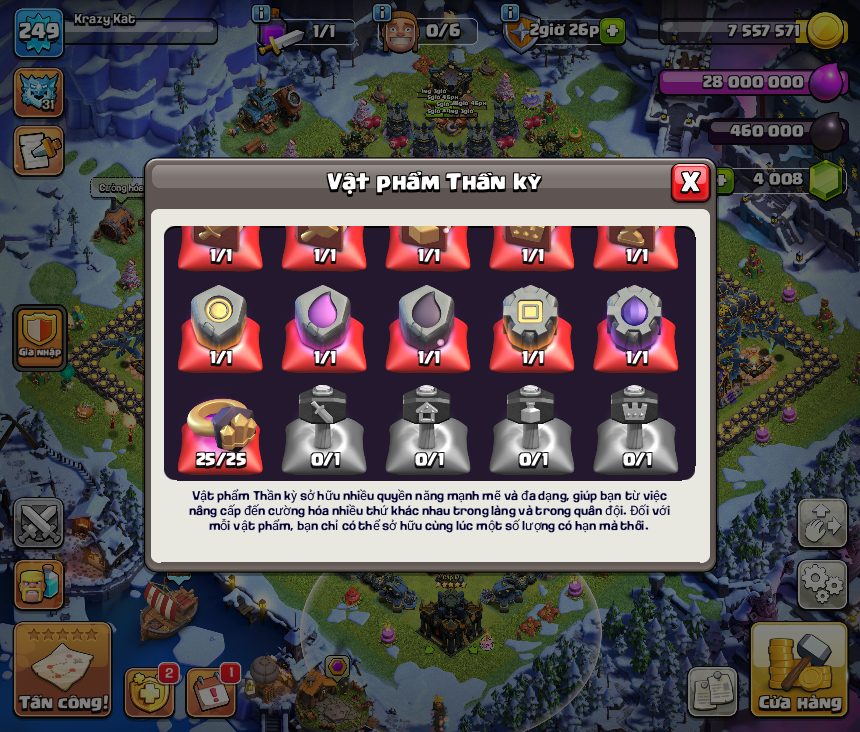This screenshot has width=860, height=732.
Task: Open the crossed swords battle log button
Action: [x=39, y=522]
